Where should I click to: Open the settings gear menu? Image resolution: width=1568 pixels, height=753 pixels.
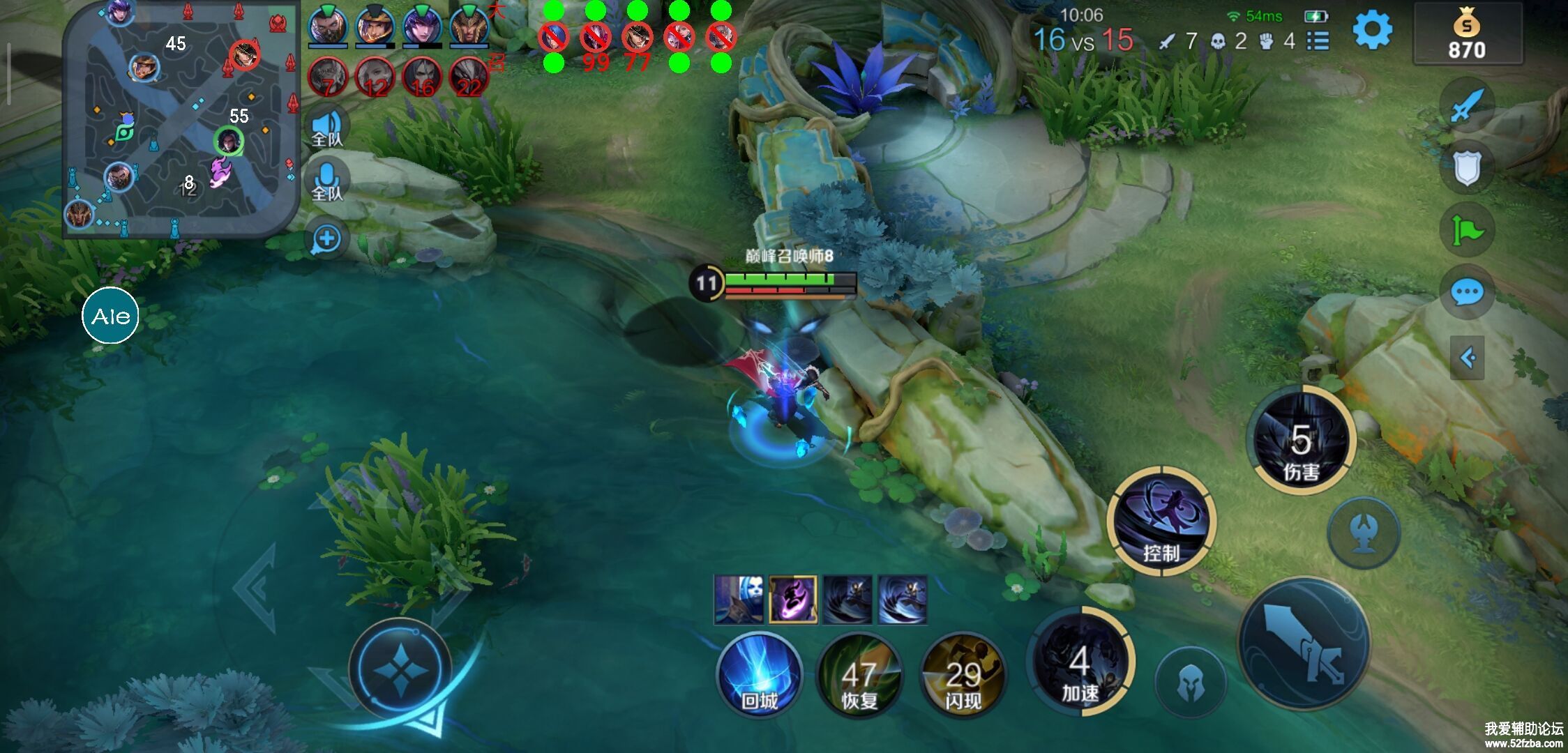pyautogui.click(x=1372, y=31)
